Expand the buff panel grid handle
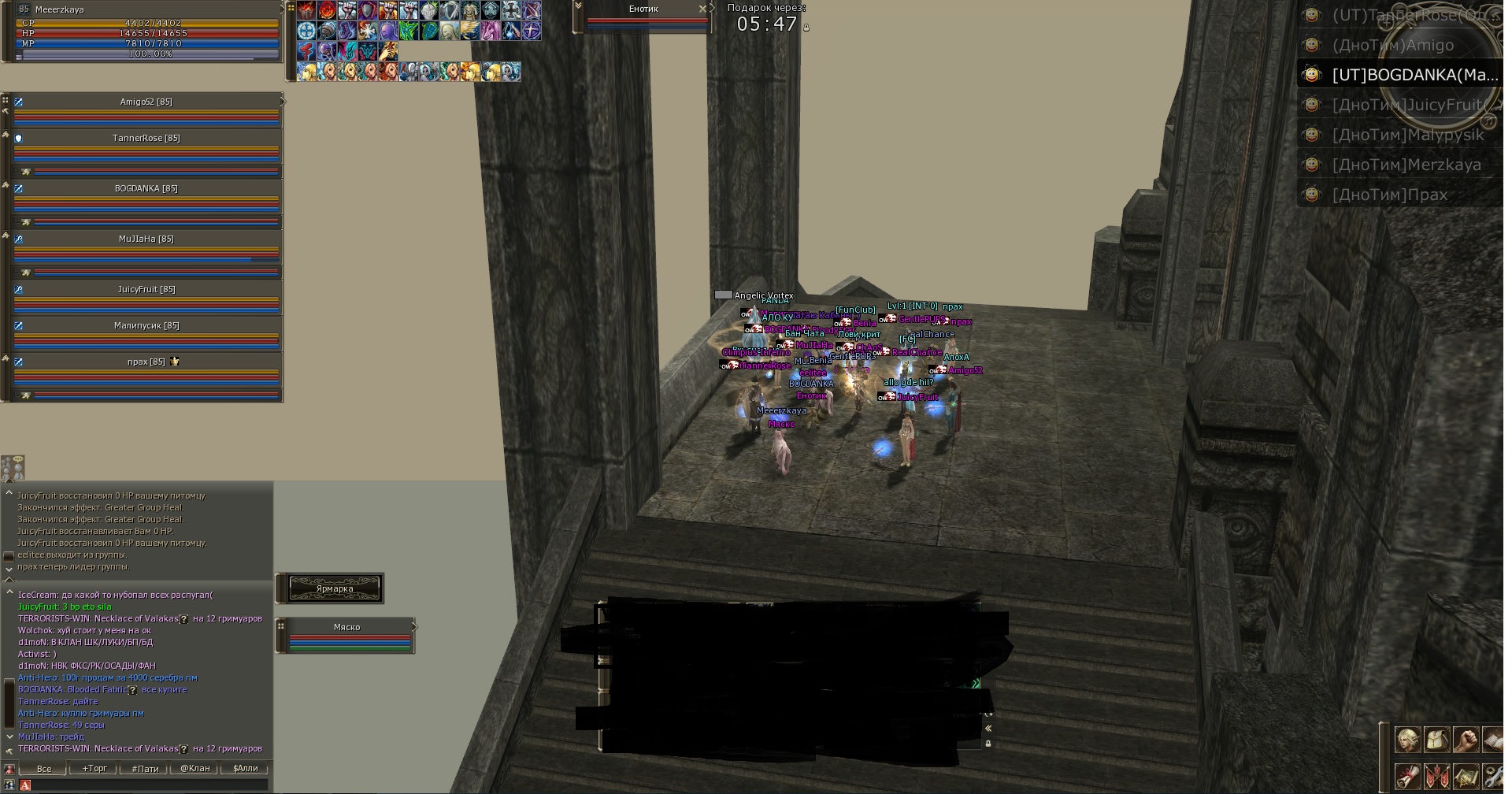1512x794 pixels. point(291,8)
